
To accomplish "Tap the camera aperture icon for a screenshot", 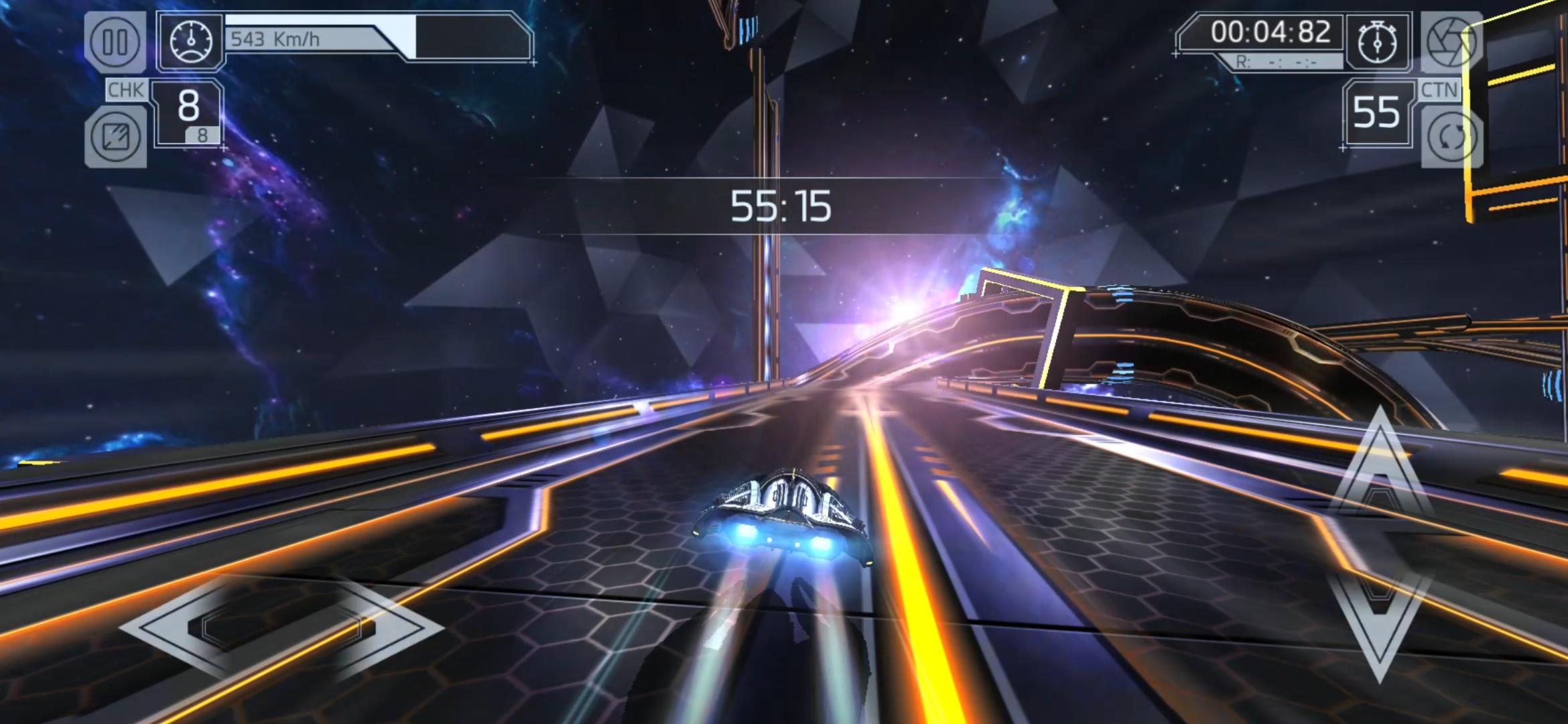I will [1451, 42].
